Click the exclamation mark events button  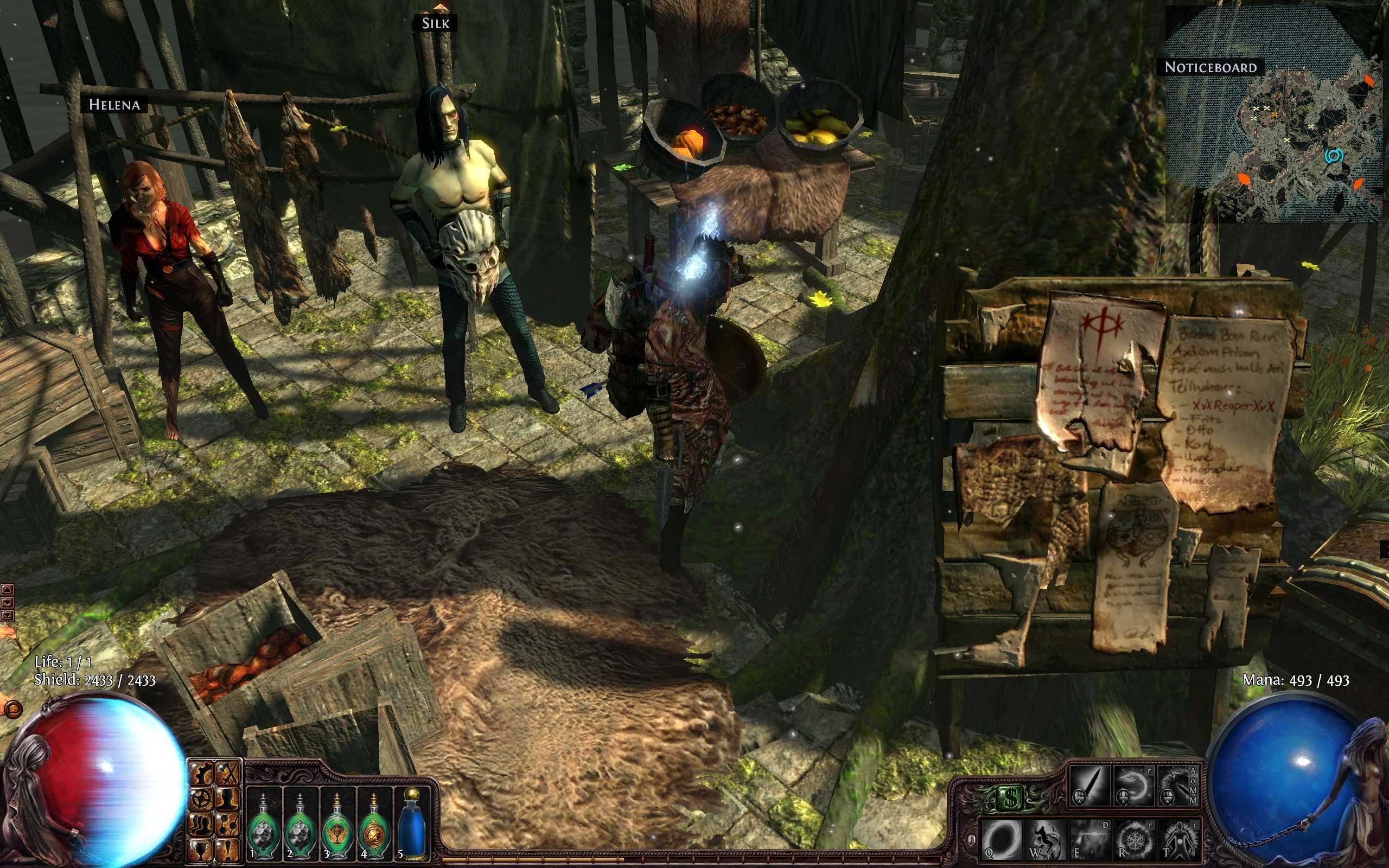pyautogui.click(x=228, y=850)
